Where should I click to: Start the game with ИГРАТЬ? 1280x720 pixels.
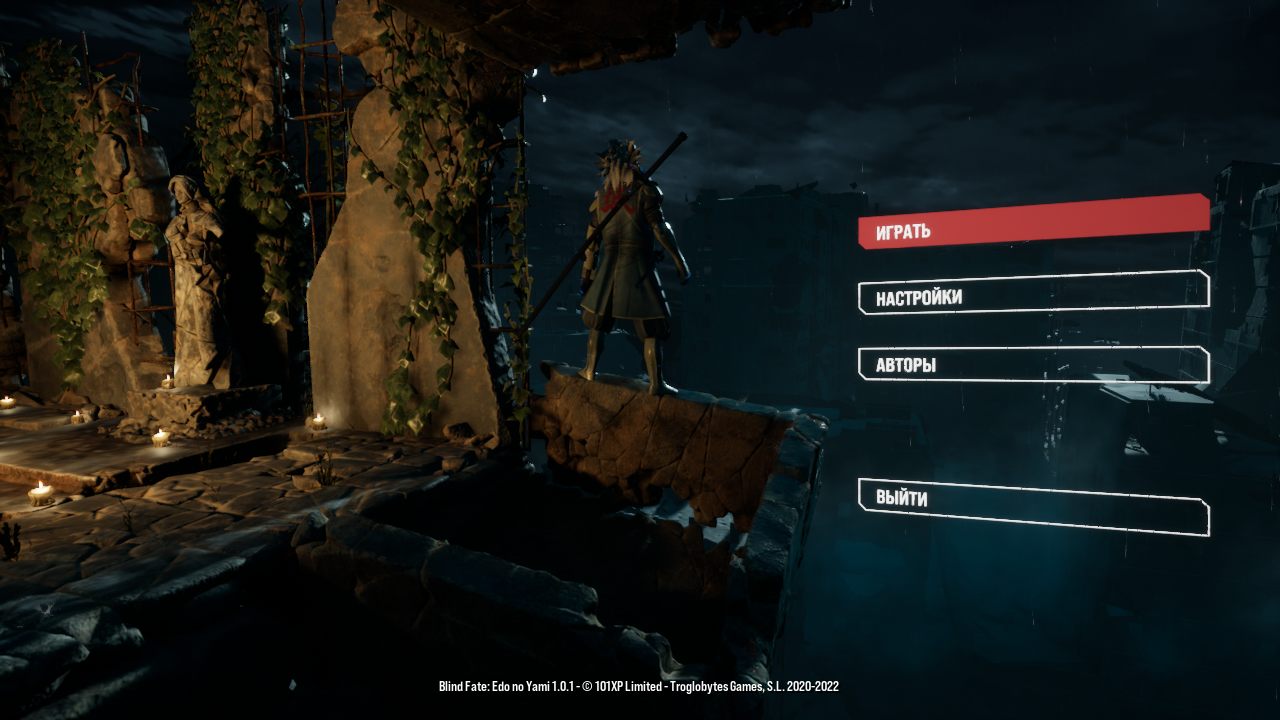(x=1032, y=222)
